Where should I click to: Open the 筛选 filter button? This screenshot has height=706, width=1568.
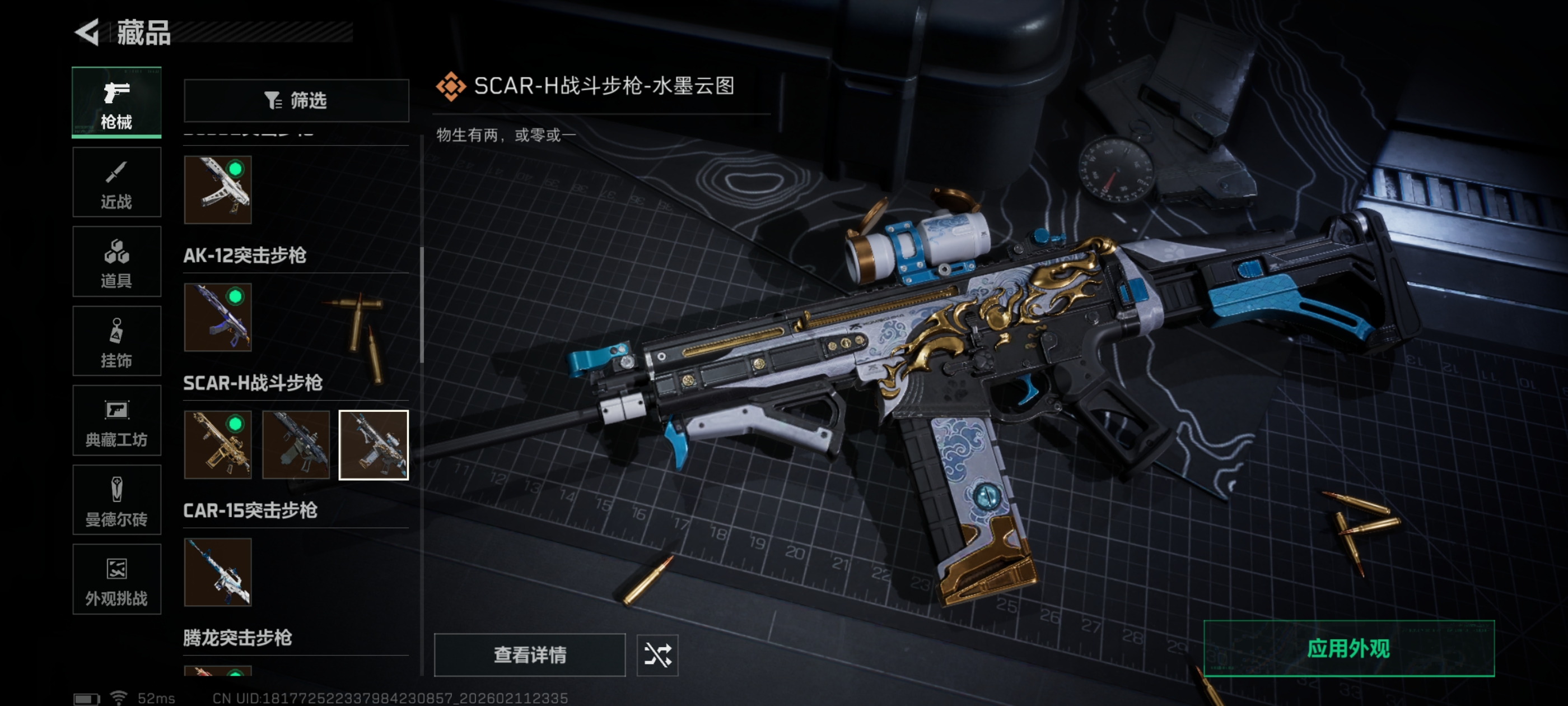pyautogui.click(x=296, y=100)
